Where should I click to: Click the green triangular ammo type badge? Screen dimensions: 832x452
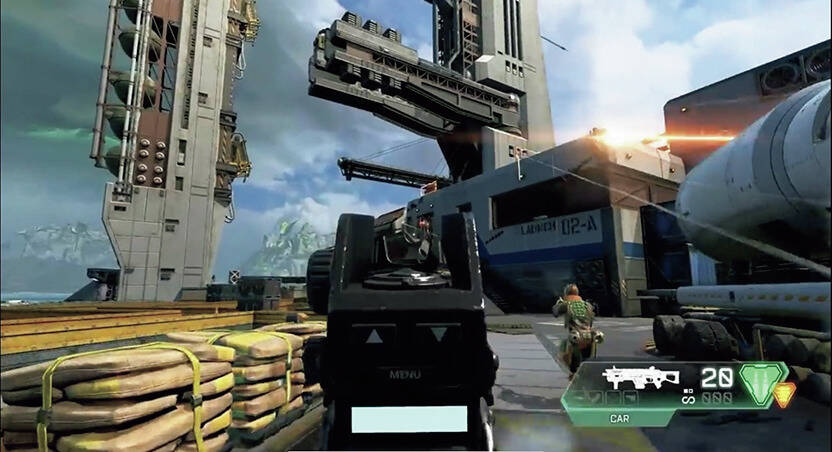pos(762,384)
